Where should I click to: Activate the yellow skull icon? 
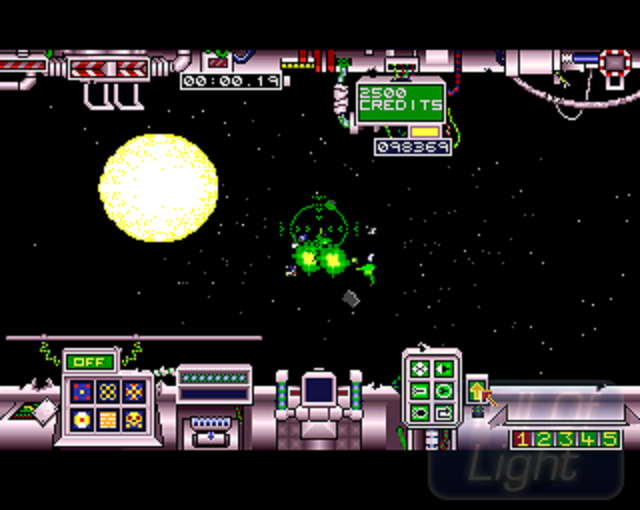tap(133, 419)
